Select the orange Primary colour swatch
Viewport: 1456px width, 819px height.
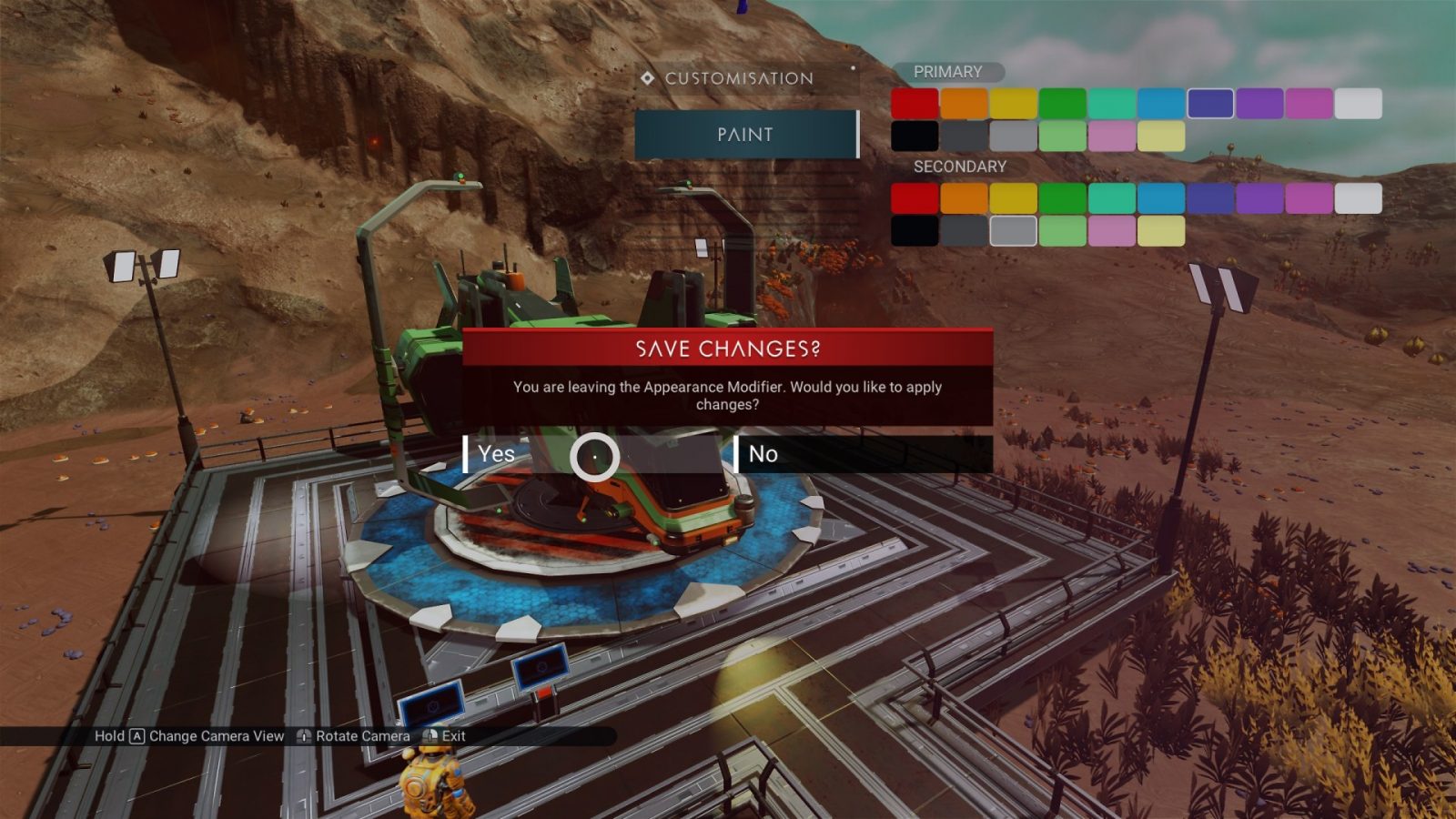coord(964,104)
